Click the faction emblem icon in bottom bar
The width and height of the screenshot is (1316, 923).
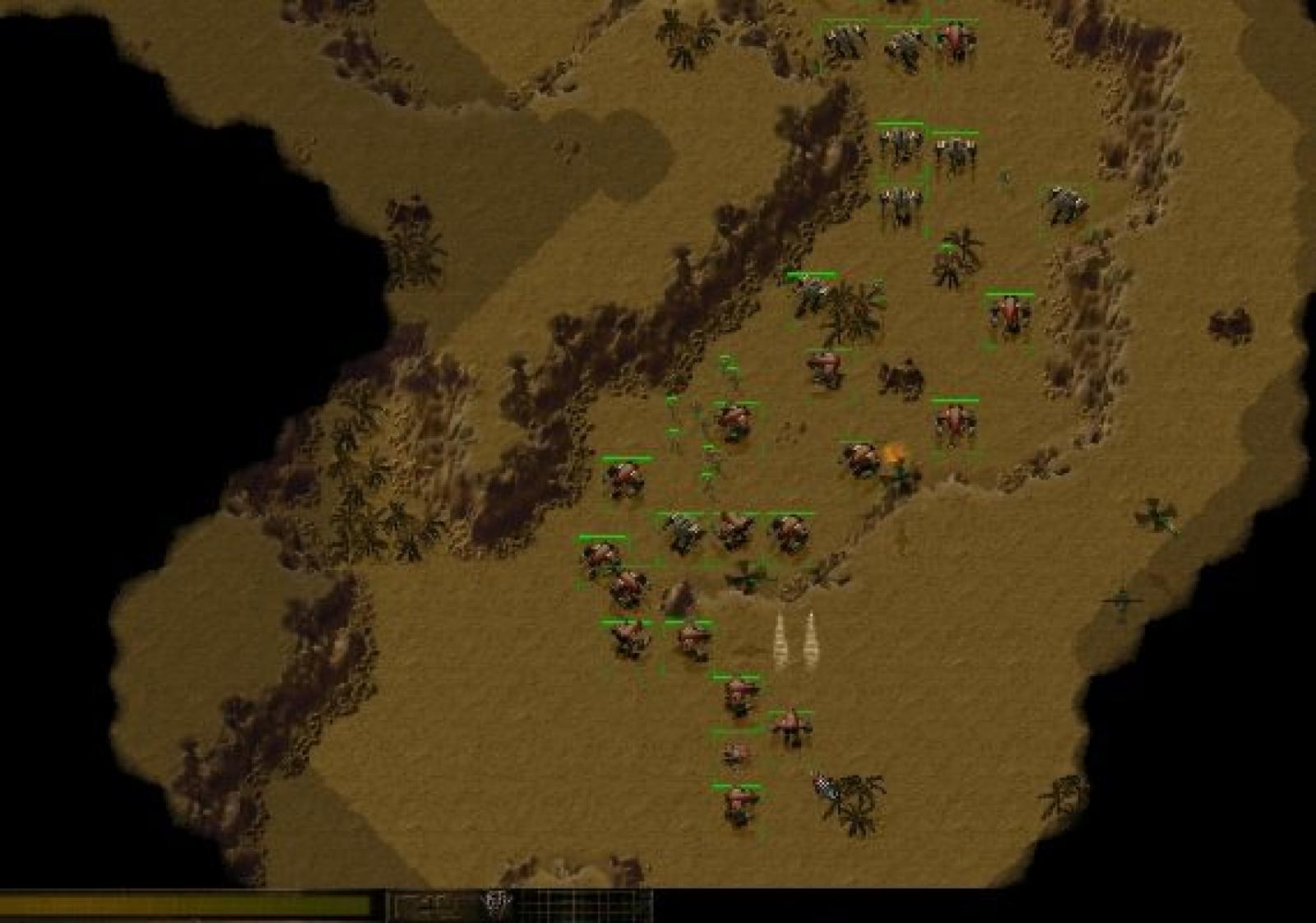(497, 904)
